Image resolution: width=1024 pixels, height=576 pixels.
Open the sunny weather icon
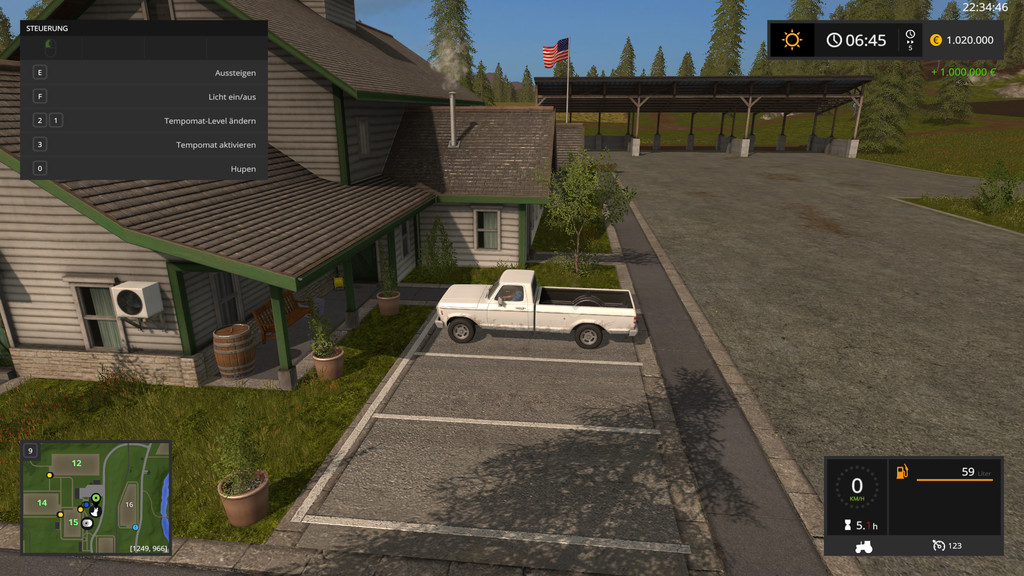click(x=792, y=40)
